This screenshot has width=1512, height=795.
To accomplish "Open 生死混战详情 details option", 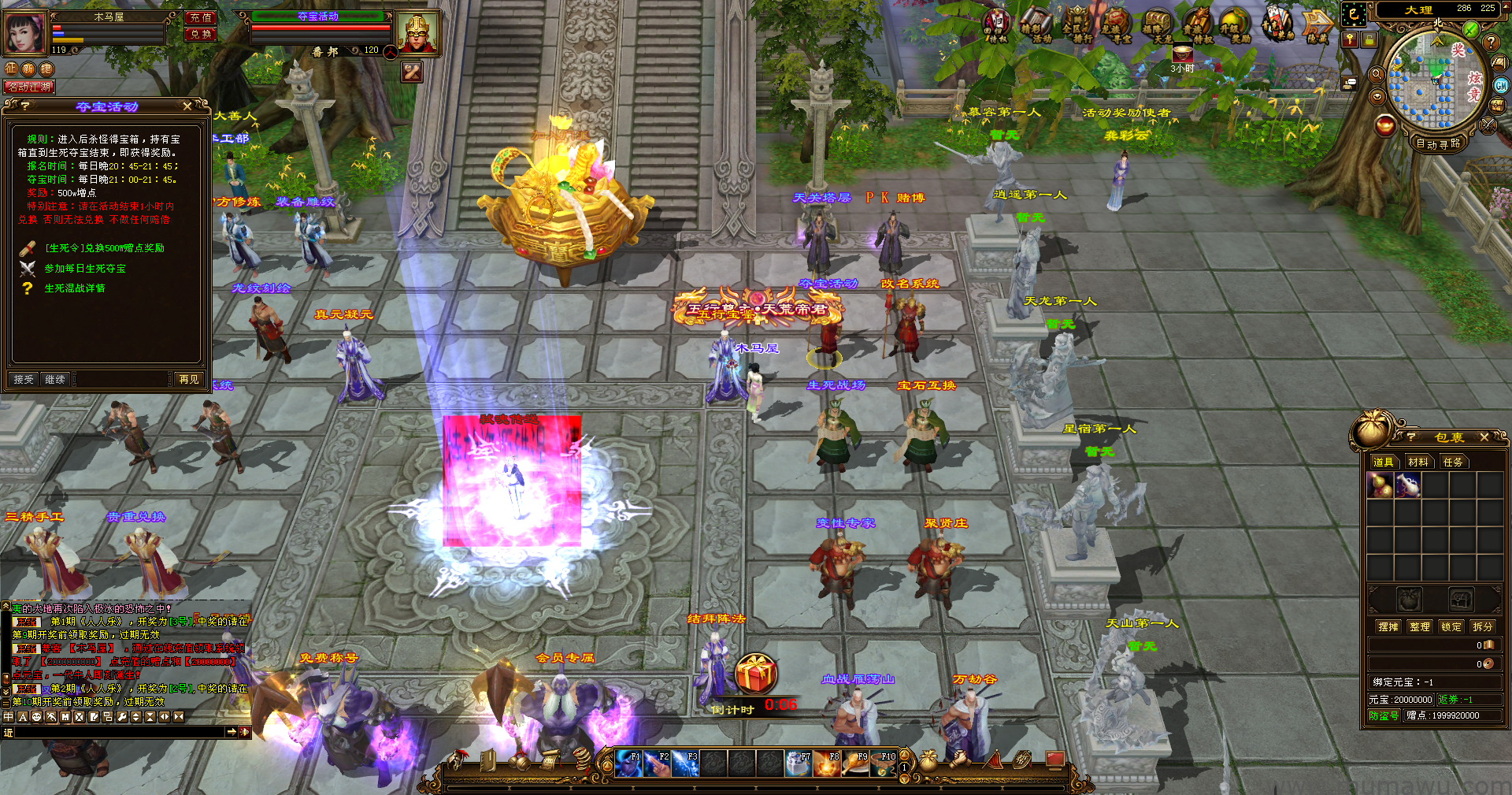I will tap(74, 288).
